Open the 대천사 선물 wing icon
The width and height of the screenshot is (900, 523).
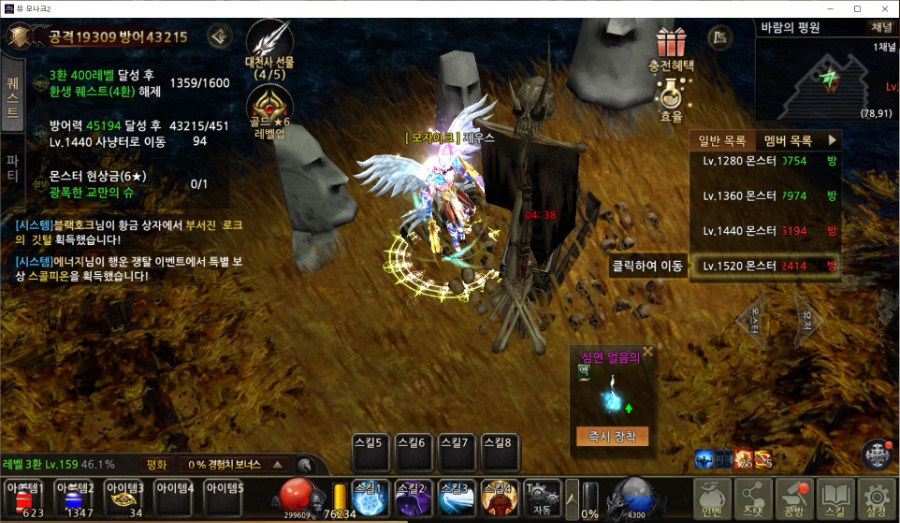tap(268, 47)
